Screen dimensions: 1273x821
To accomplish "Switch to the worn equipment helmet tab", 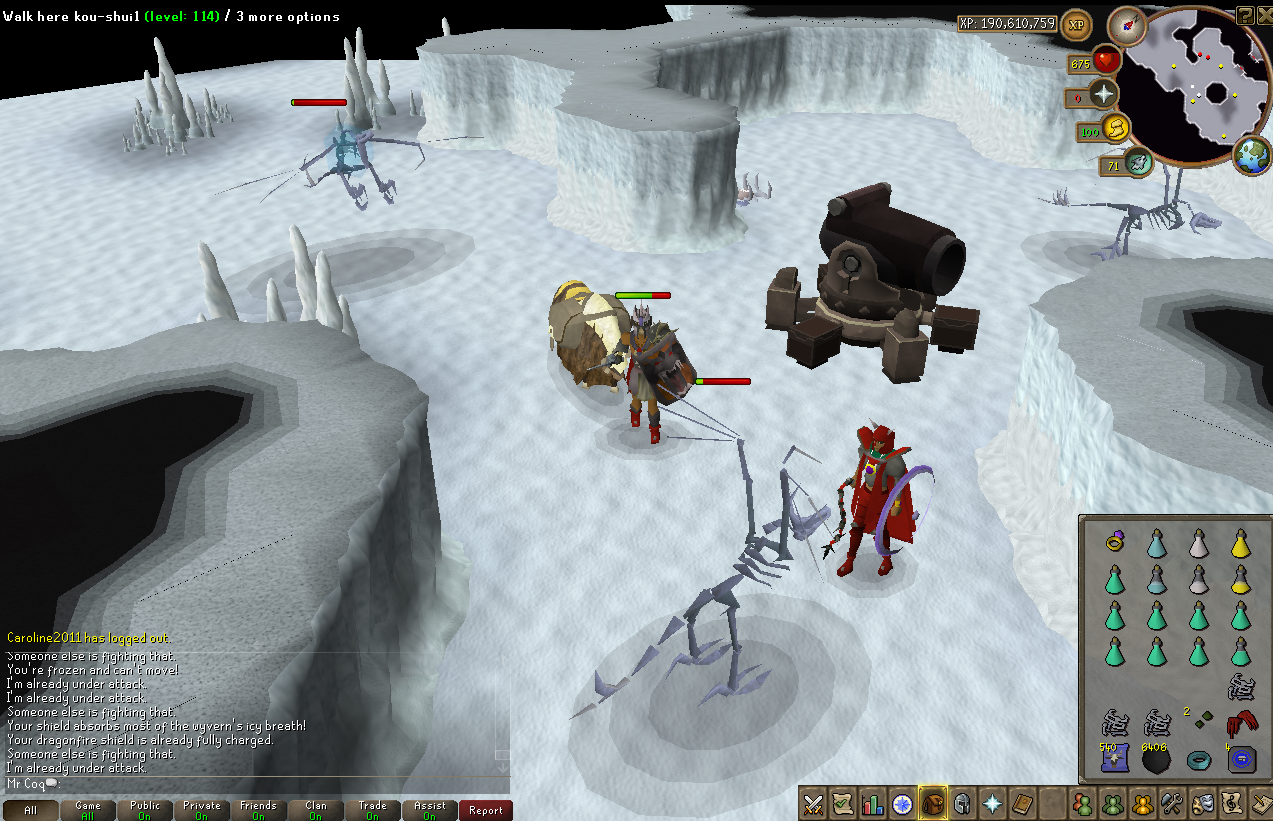I will (963, 803).
